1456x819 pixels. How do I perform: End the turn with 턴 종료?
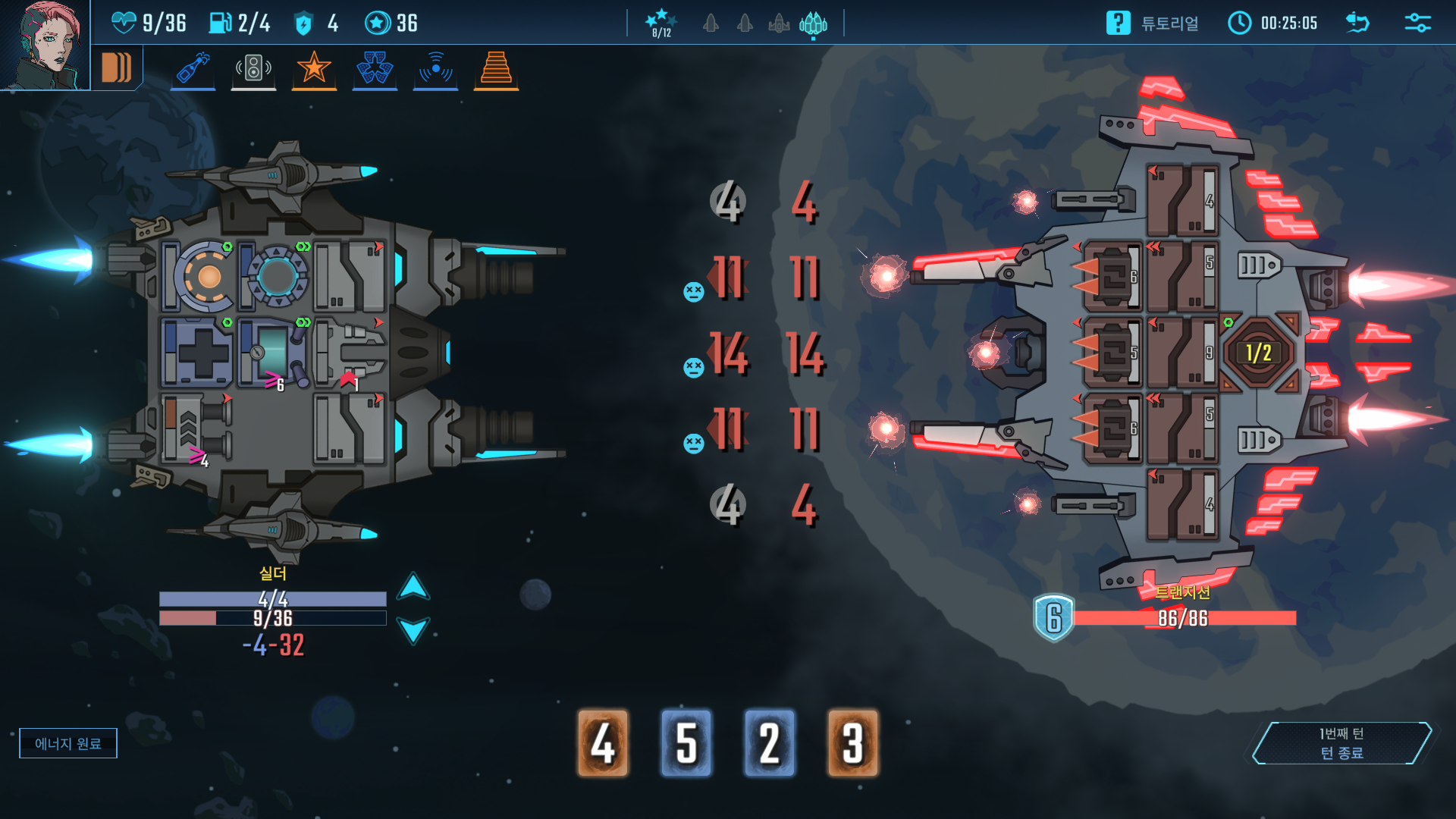coord(1341,743)
